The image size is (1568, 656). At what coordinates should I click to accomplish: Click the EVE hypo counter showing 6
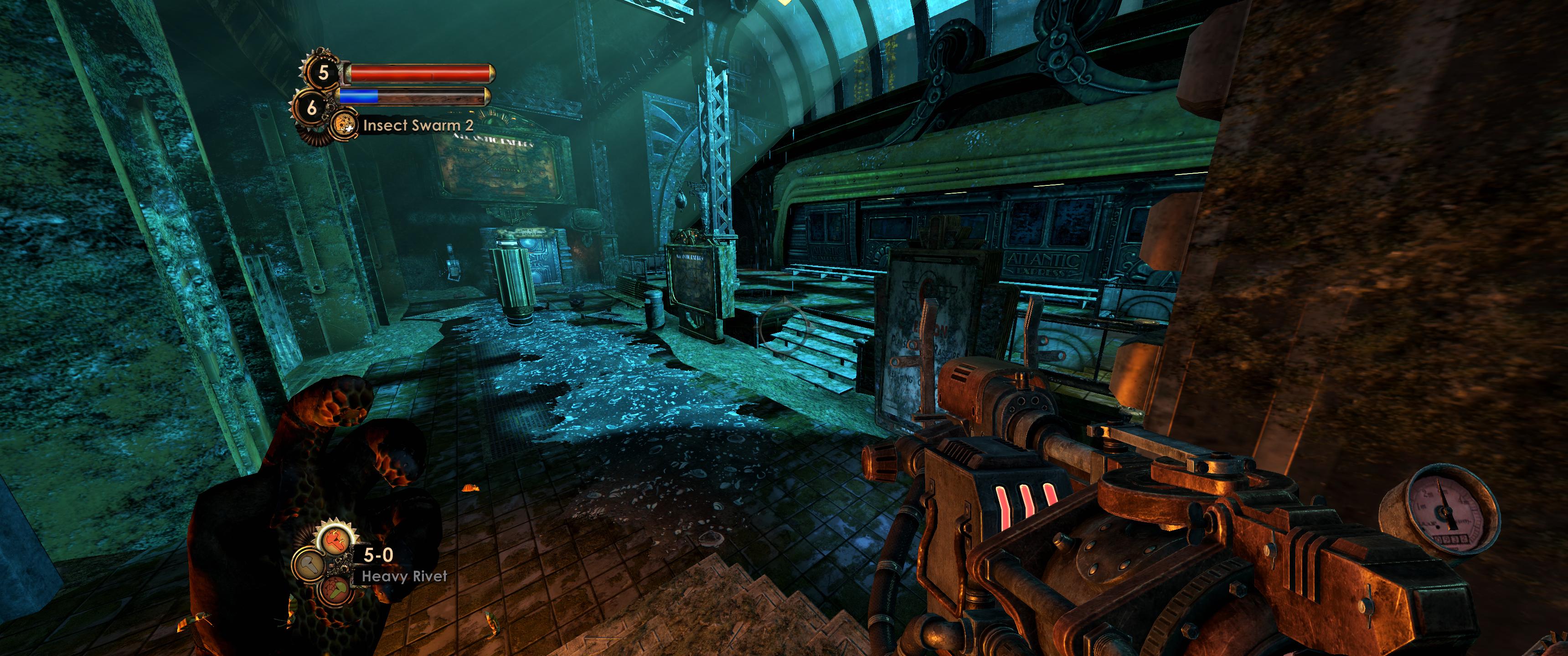312,108
